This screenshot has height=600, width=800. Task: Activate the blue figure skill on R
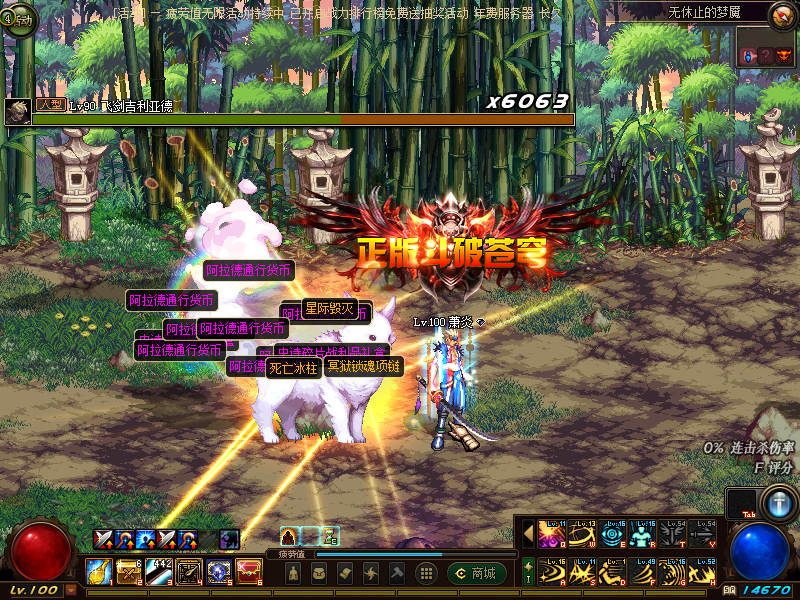(x=644, y=534)
